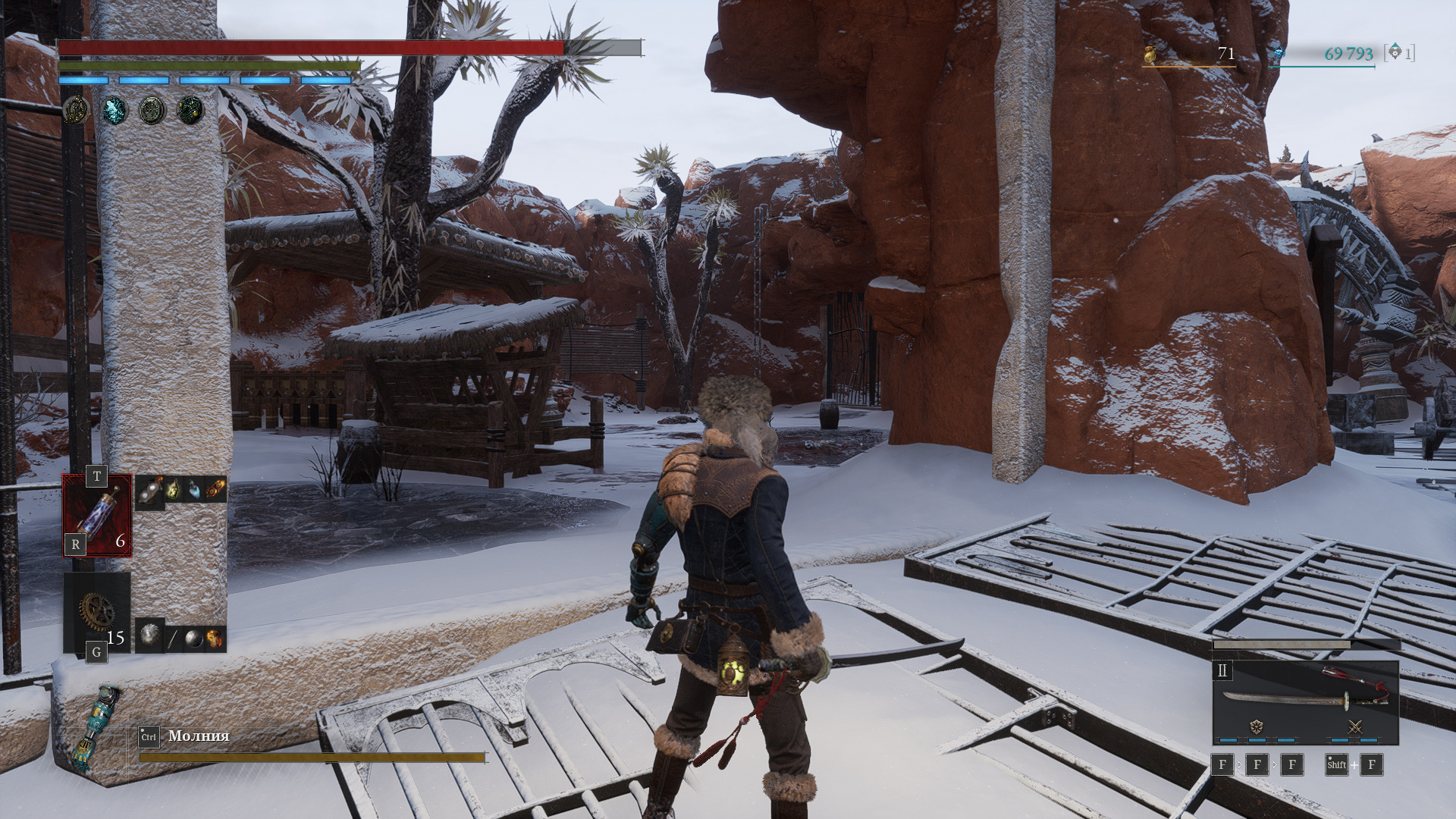
Task: Select the equipped sabre weapon panel
Action: click(x=1305, y=702)
